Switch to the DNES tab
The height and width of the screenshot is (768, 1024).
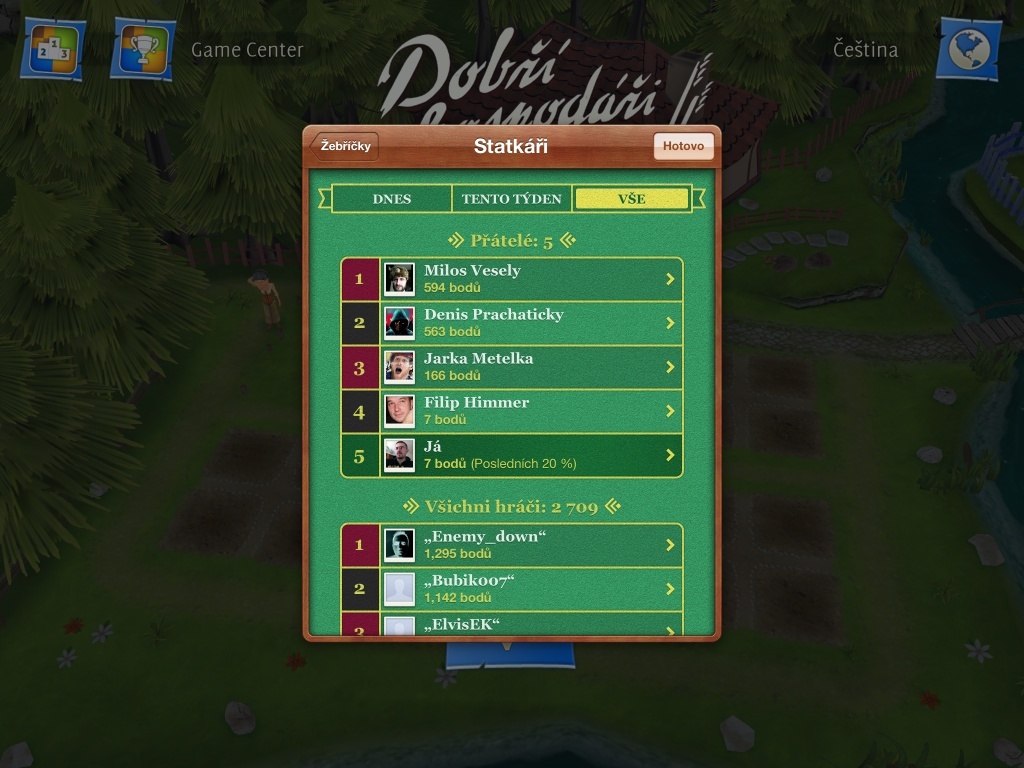(x=392, y=199)
